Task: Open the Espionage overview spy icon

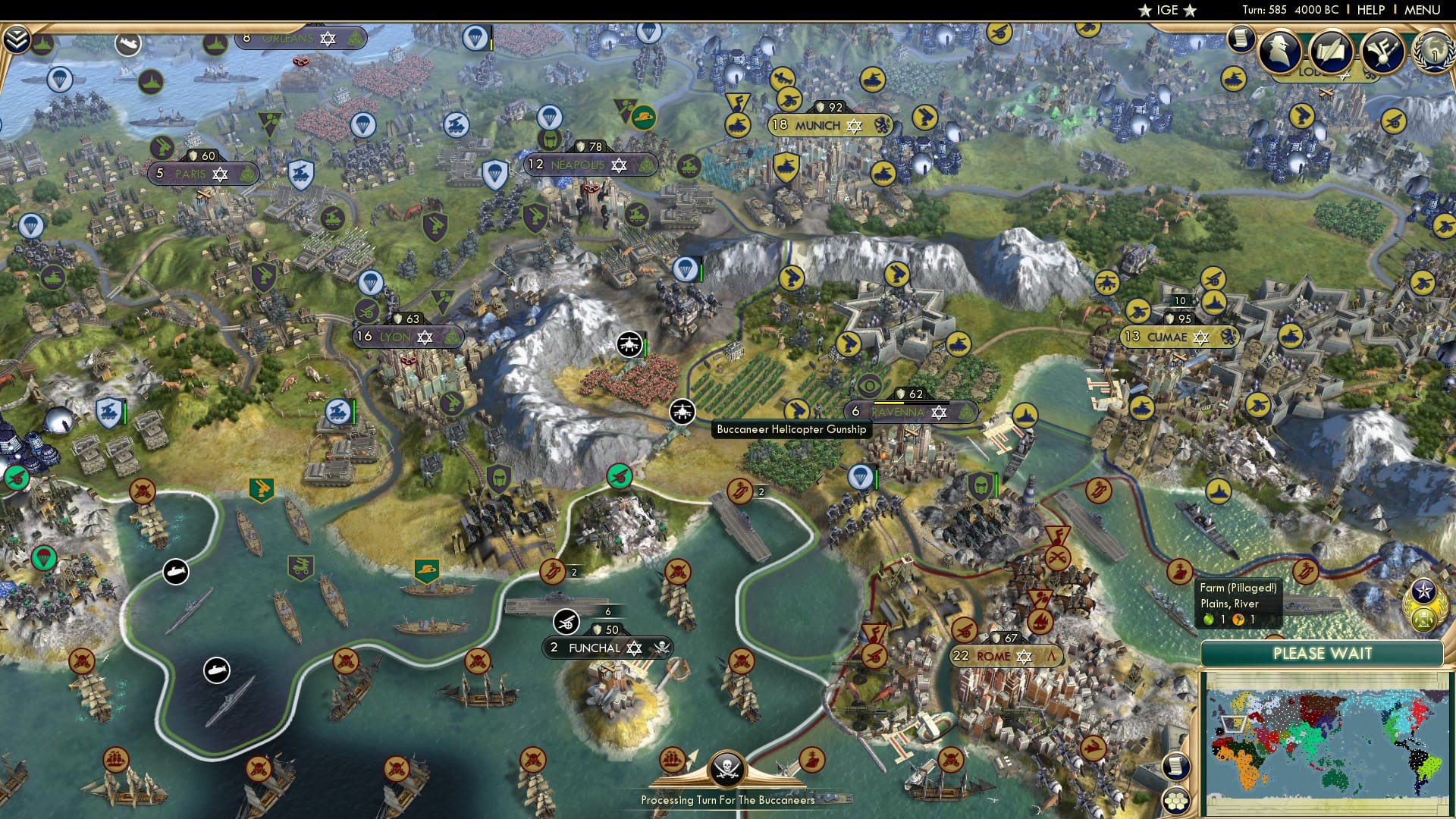Action: 1280,51
